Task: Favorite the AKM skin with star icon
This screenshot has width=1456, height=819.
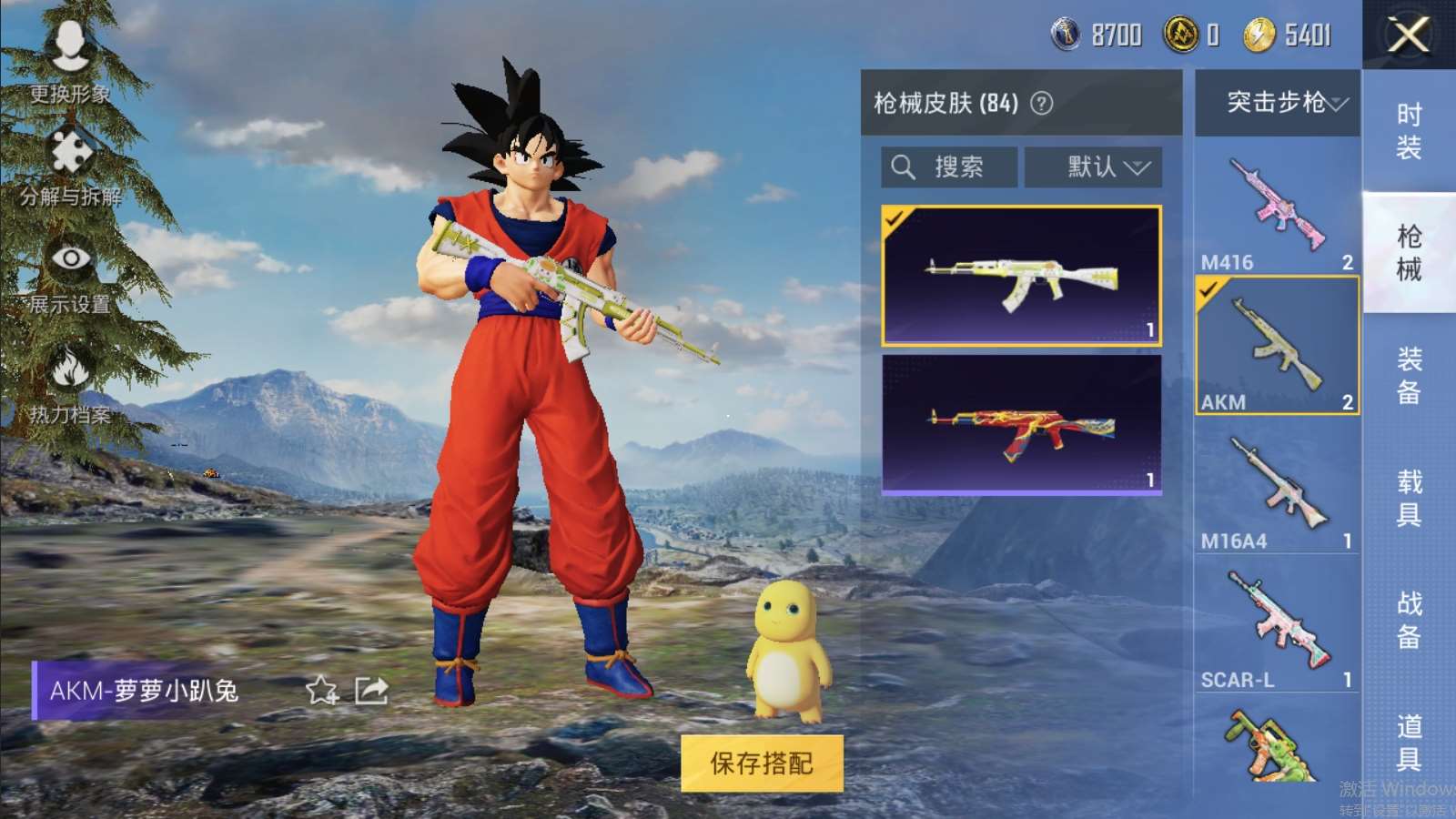Action: tap(321, 691)
